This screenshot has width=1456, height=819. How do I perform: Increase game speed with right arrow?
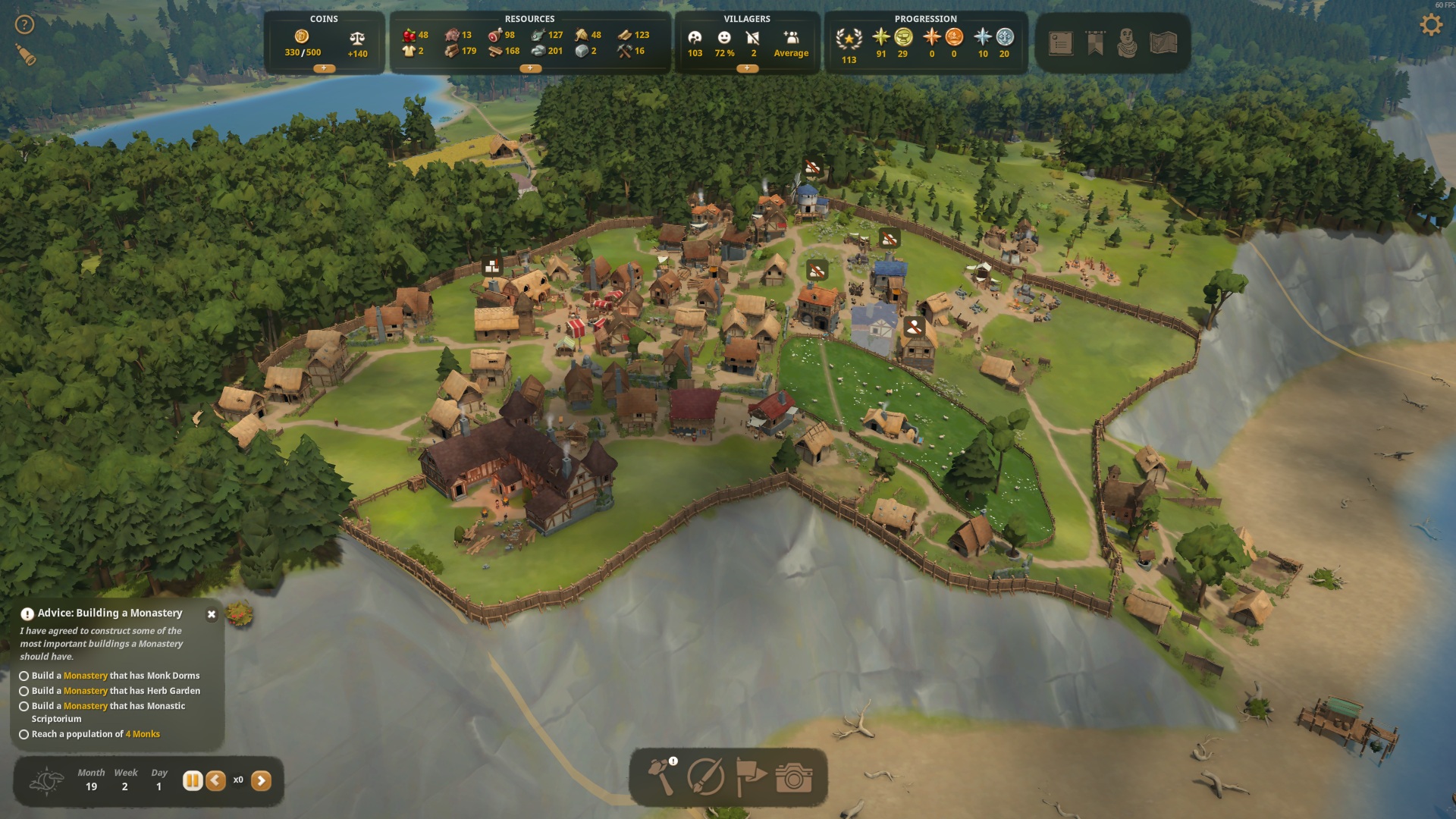(261, 780)
